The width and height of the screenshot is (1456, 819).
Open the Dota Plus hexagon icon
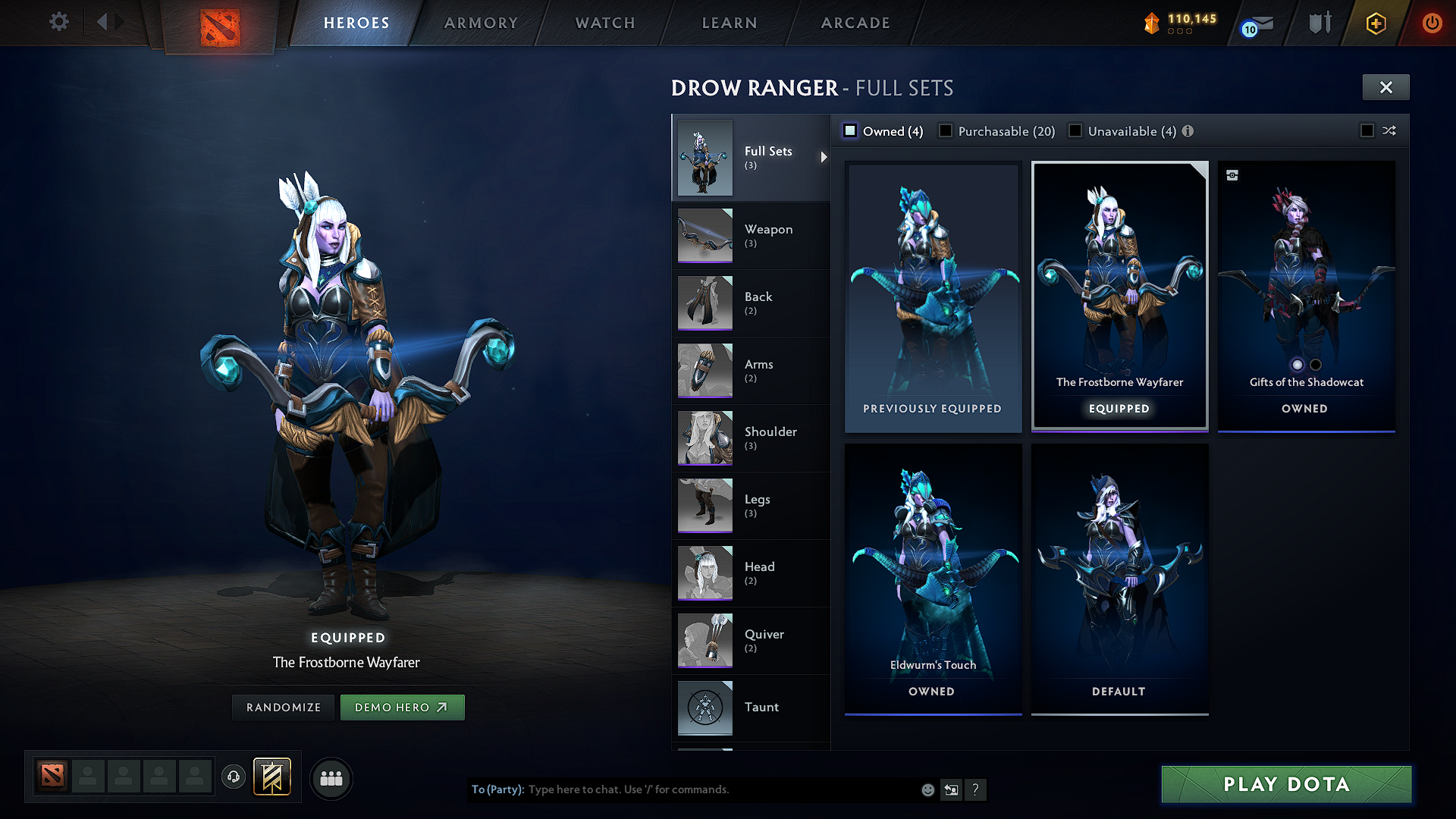click(1376, 23)
